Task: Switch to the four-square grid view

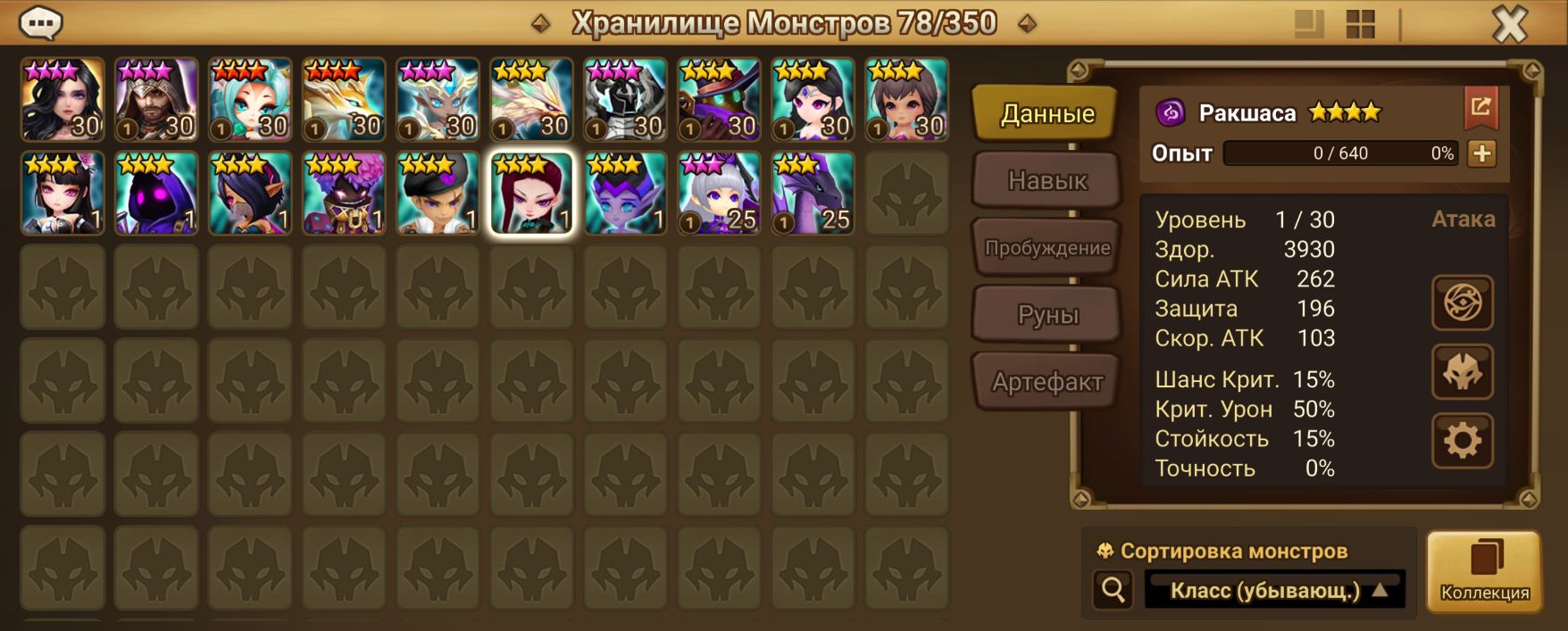Action: (1360, 24)
